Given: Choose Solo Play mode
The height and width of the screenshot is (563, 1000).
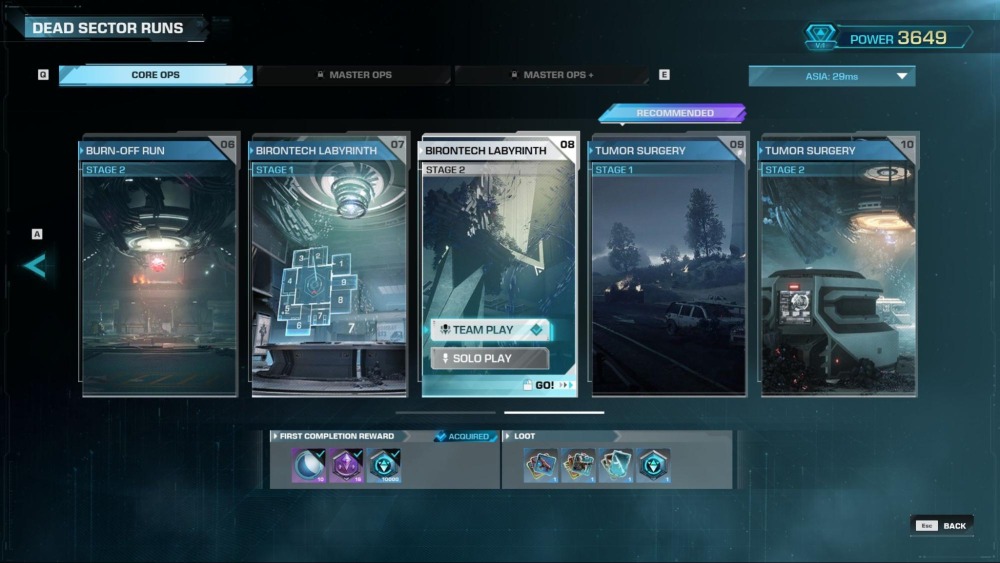Looking at the screenshot, I should point(490,358).
